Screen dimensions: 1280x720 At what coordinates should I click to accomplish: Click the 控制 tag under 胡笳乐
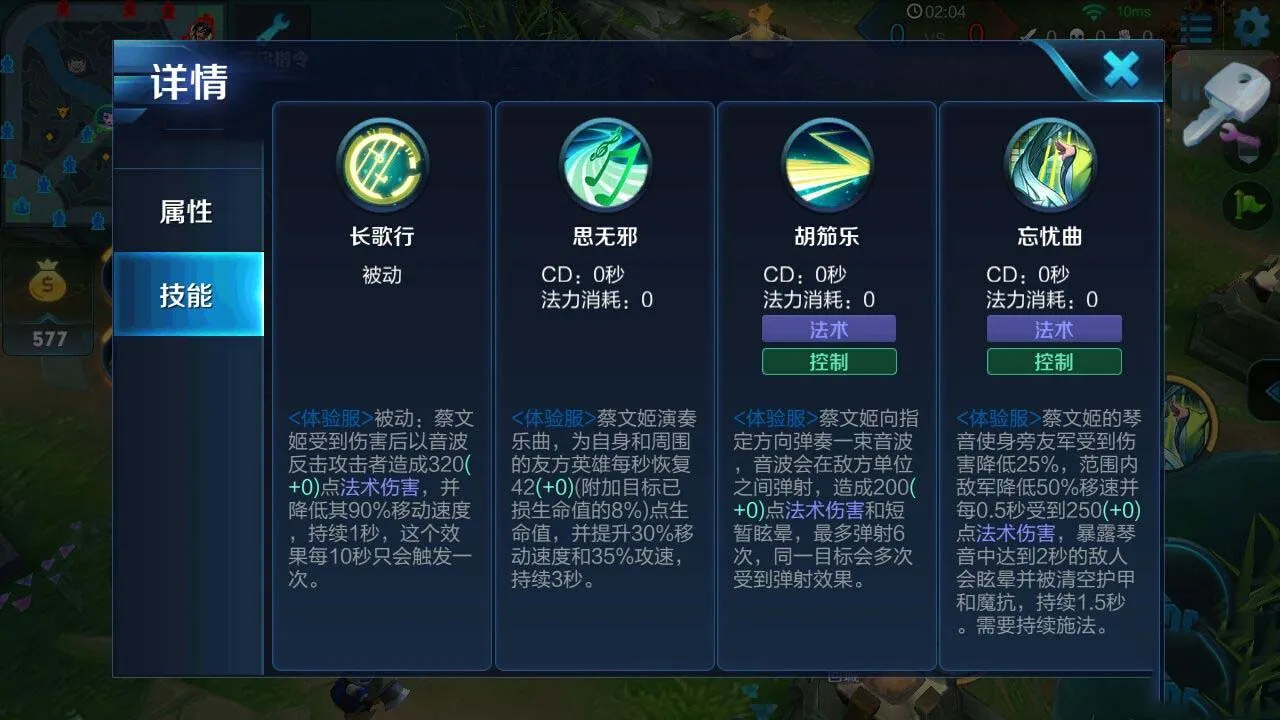tap(829, 362)
